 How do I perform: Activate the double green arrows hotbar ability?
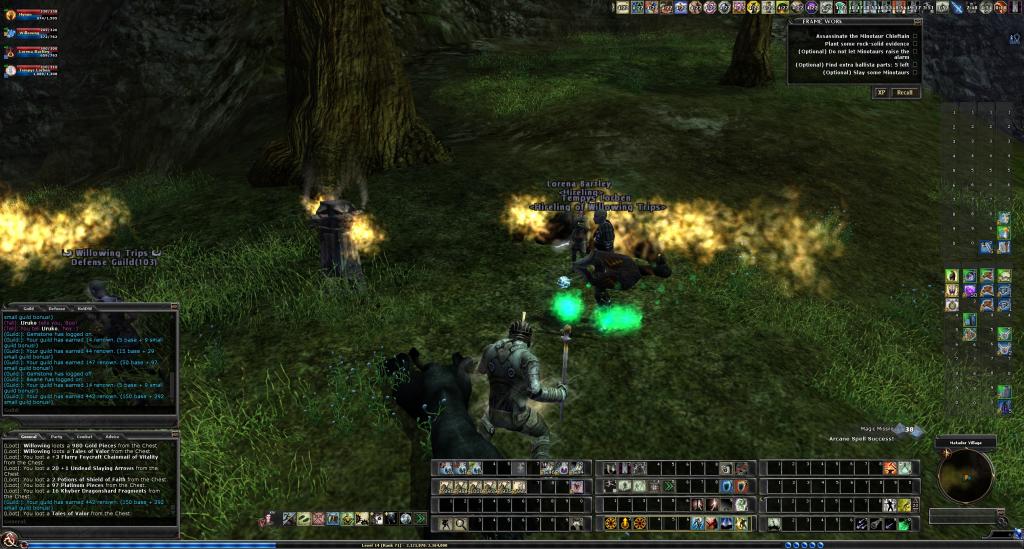[x=420, y=519]
